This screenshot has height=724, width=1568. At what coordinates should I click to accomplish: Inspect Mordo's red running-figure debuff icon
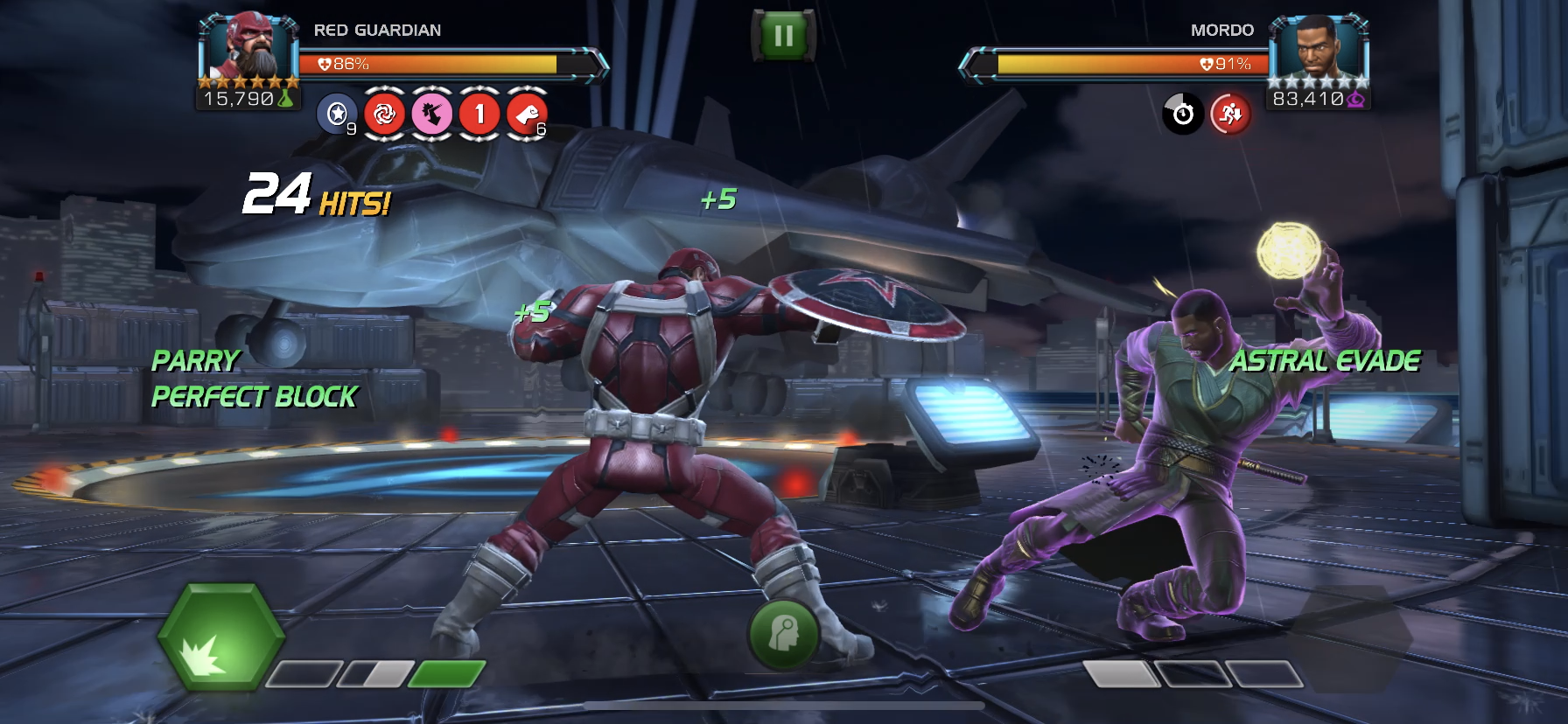(1230, 114)
